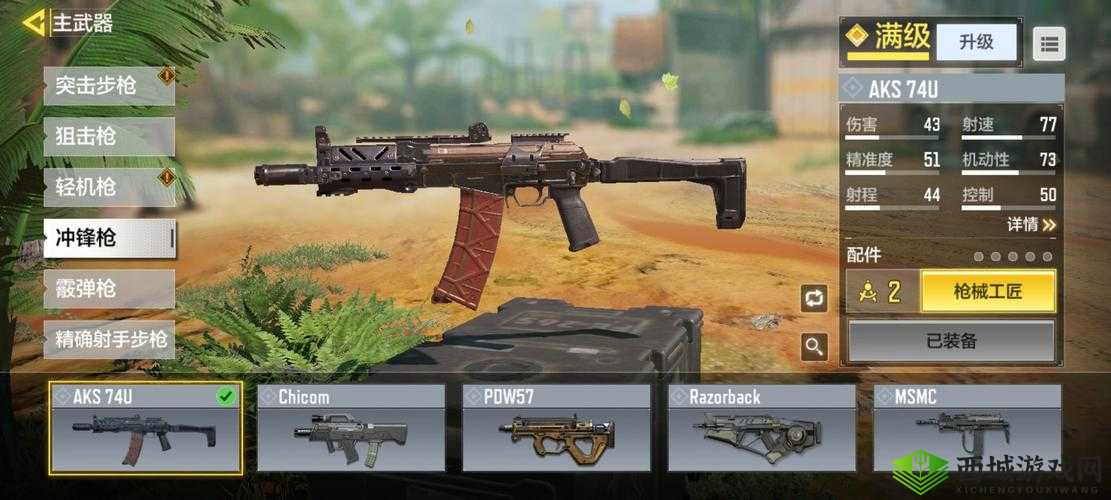Open the list view icon button
The width and height of the screenshot is (1111, 500).
pos(1049,43)
